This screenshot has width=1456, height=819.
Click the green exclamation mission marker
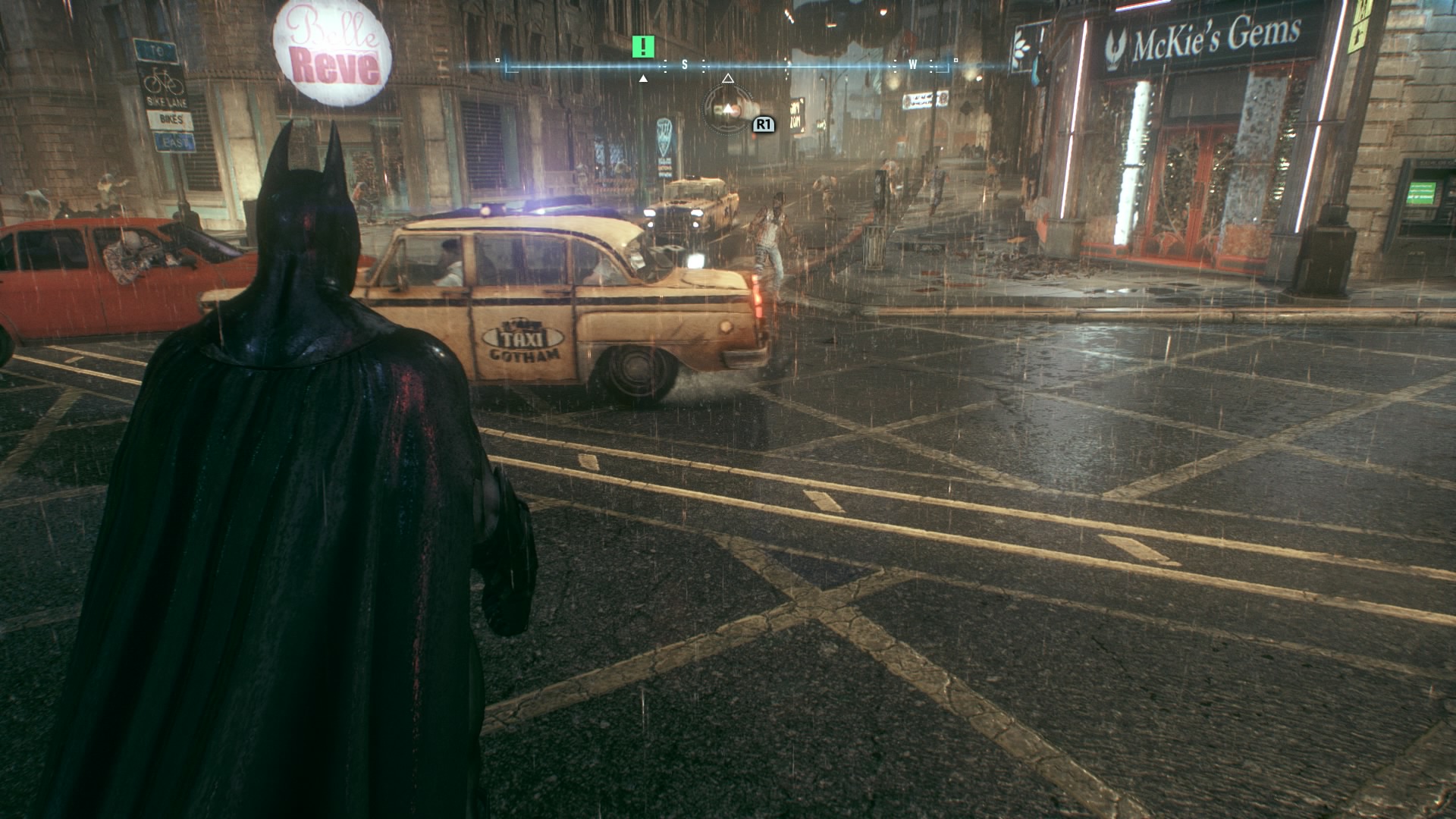click(x=644, y=45)
